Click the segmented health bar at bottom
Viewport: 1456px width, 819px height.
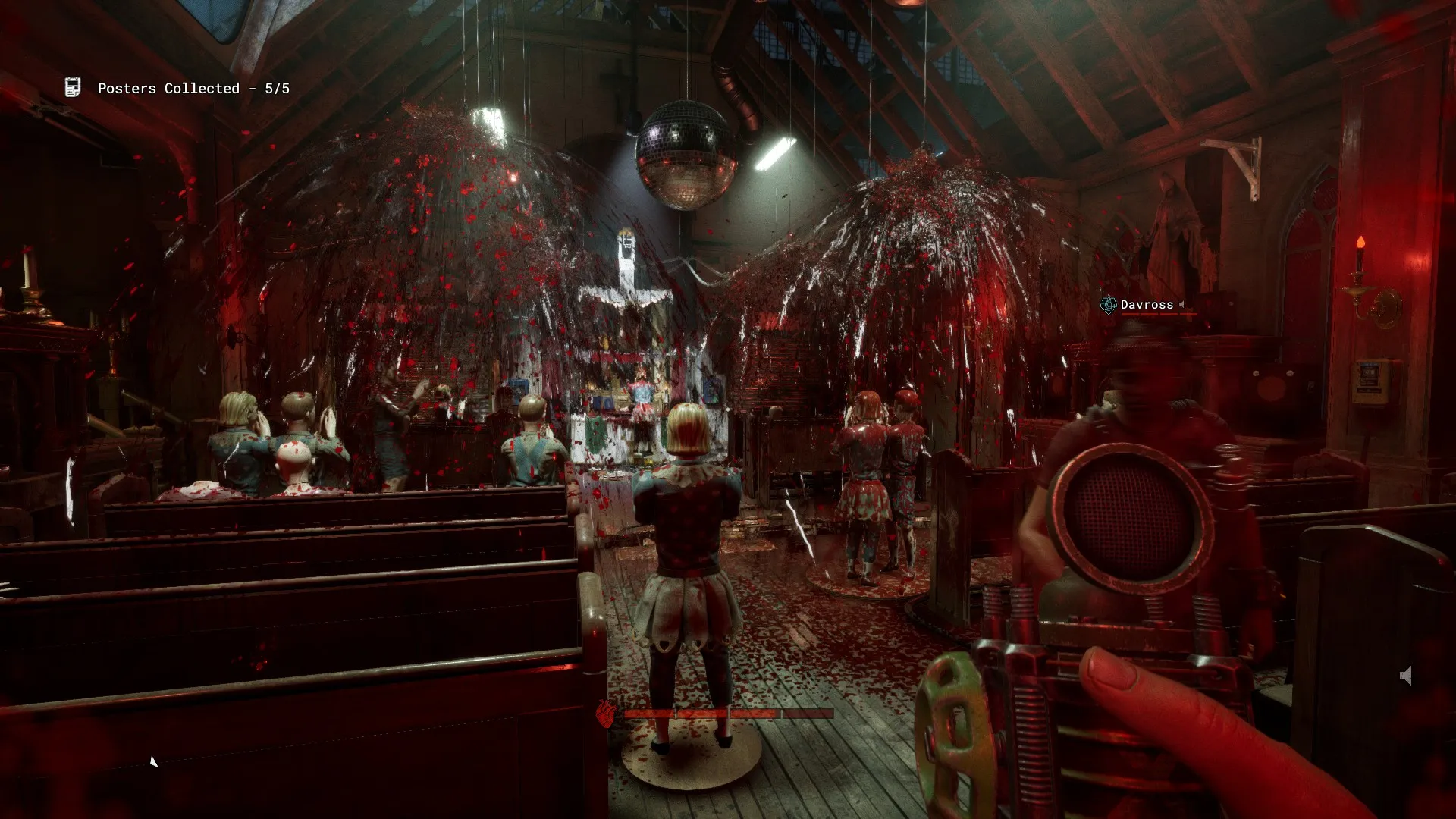728,714
